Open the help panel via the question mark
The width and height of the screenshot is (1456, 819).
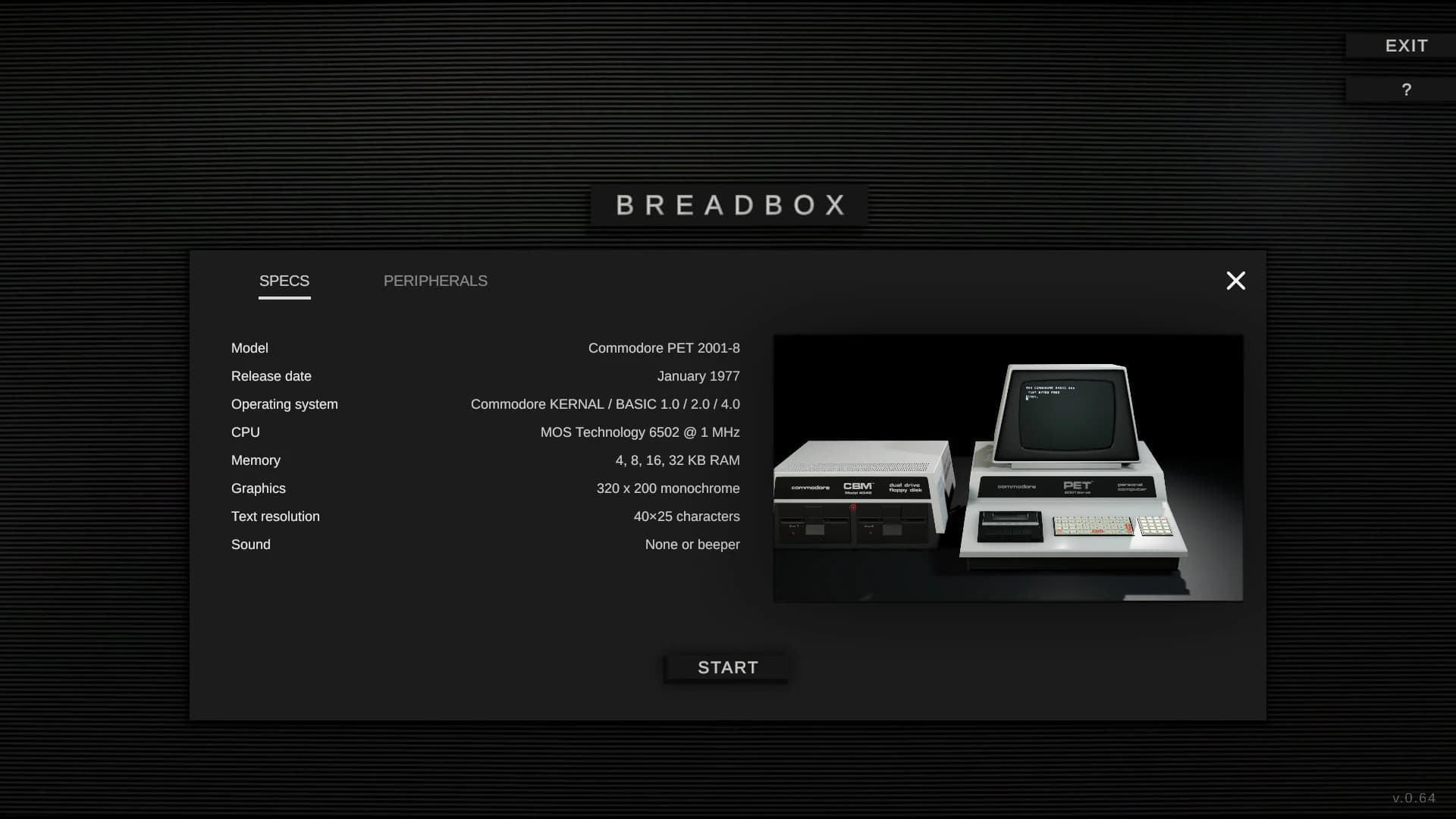tap(1407, 89)
